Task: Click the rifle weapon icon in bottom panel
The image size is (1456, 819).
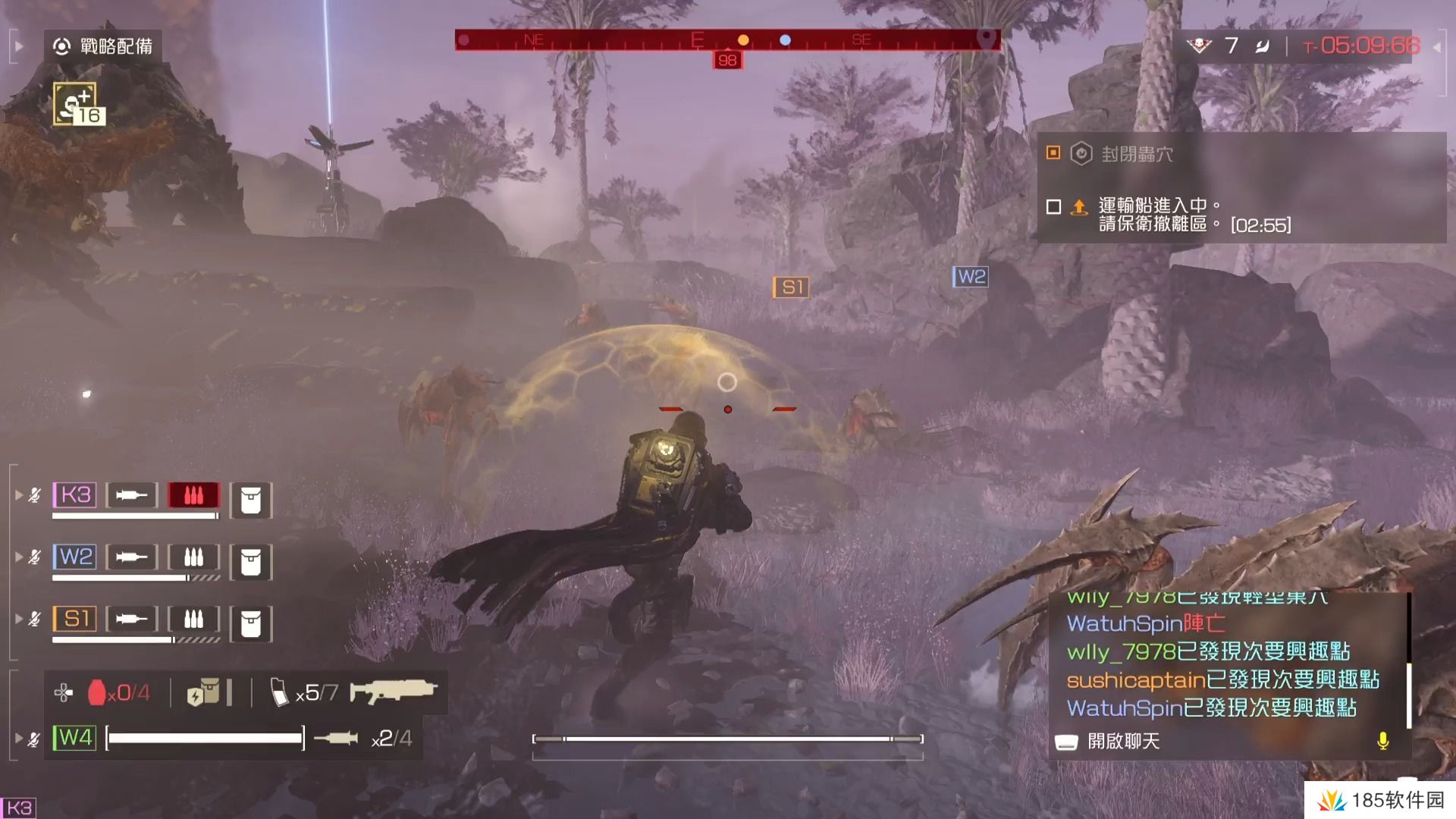Action: coord(394,691)
